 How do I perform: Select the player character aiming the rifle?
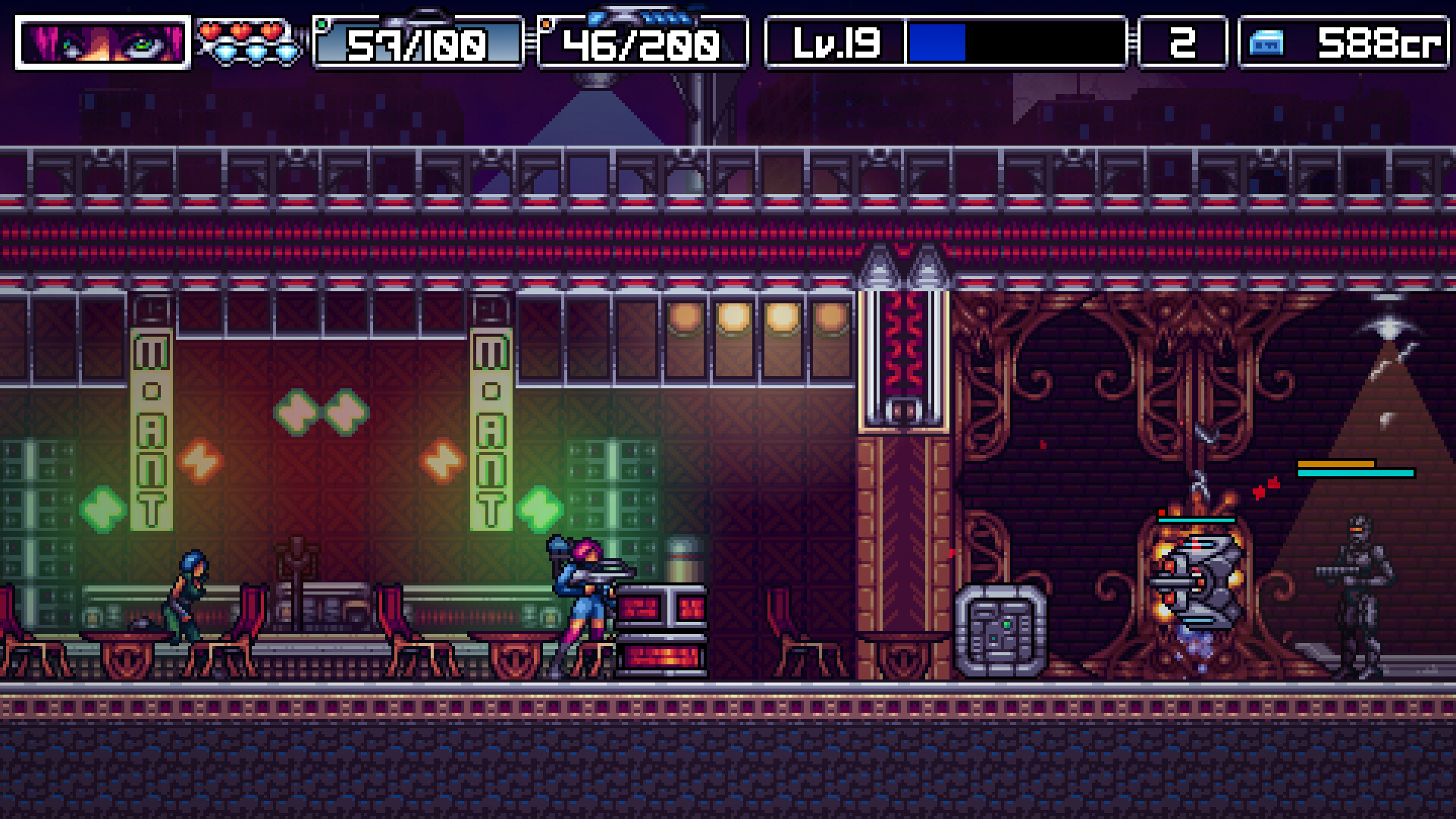coord(582,599)
